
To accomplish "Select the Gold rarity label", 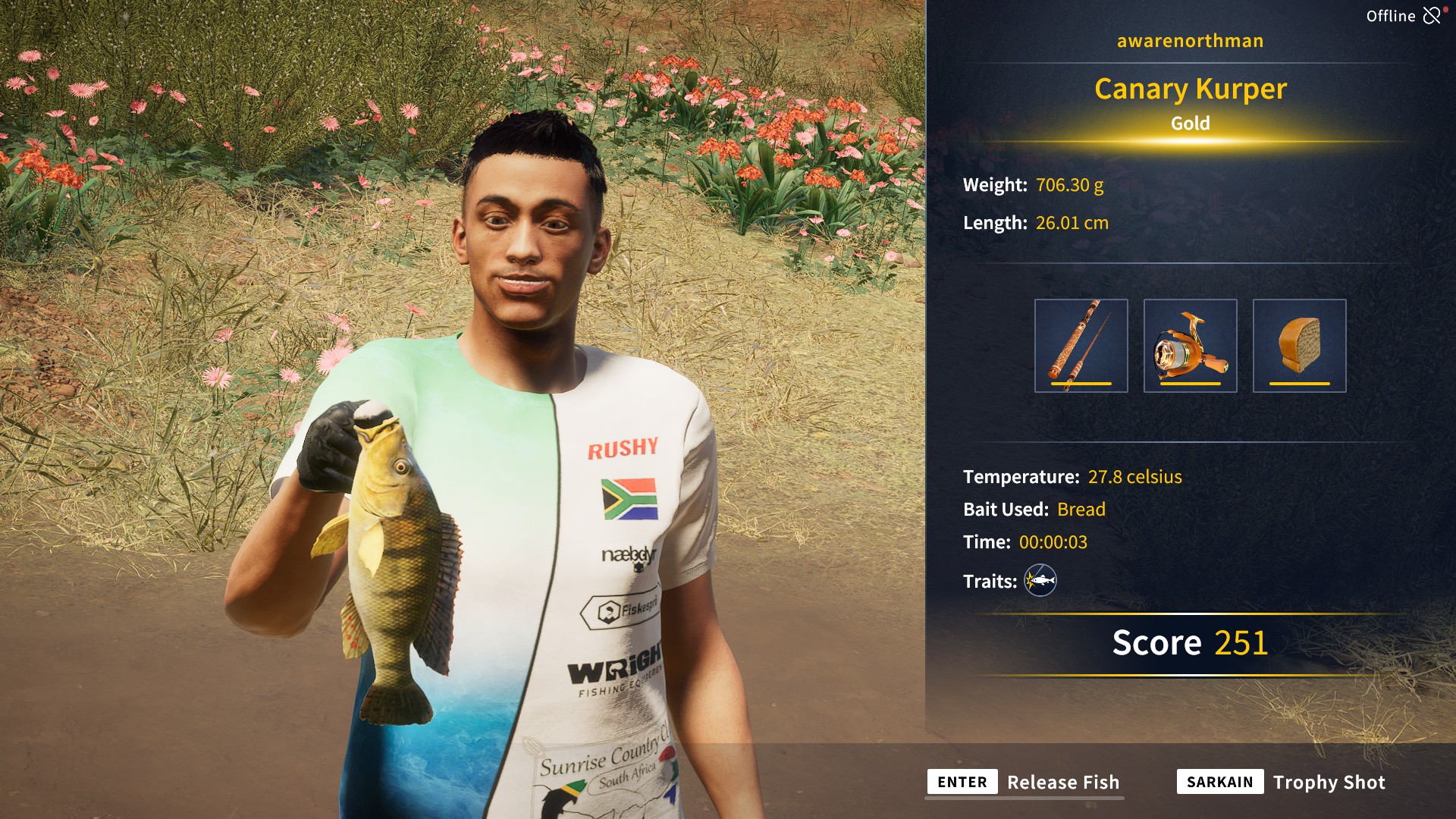I will (1189, 124).
